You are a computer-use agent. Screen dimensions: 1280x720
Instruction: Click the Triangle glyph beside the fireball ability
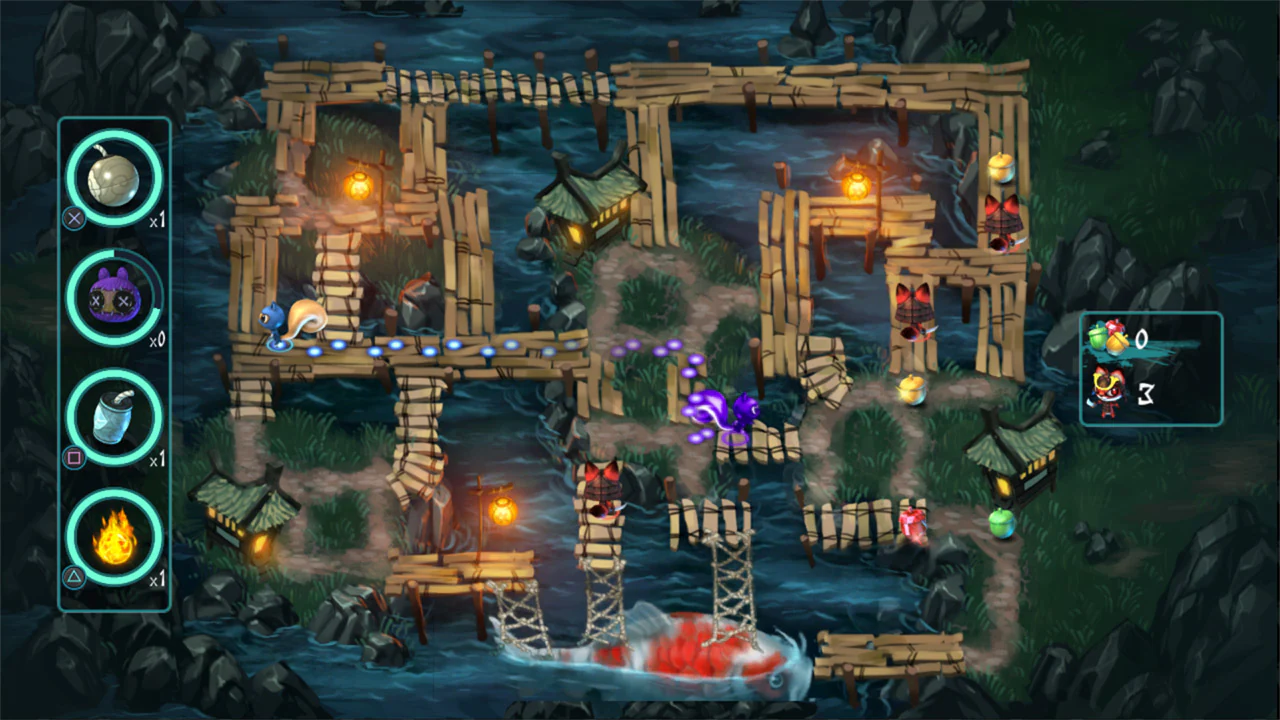coord(74,578)
